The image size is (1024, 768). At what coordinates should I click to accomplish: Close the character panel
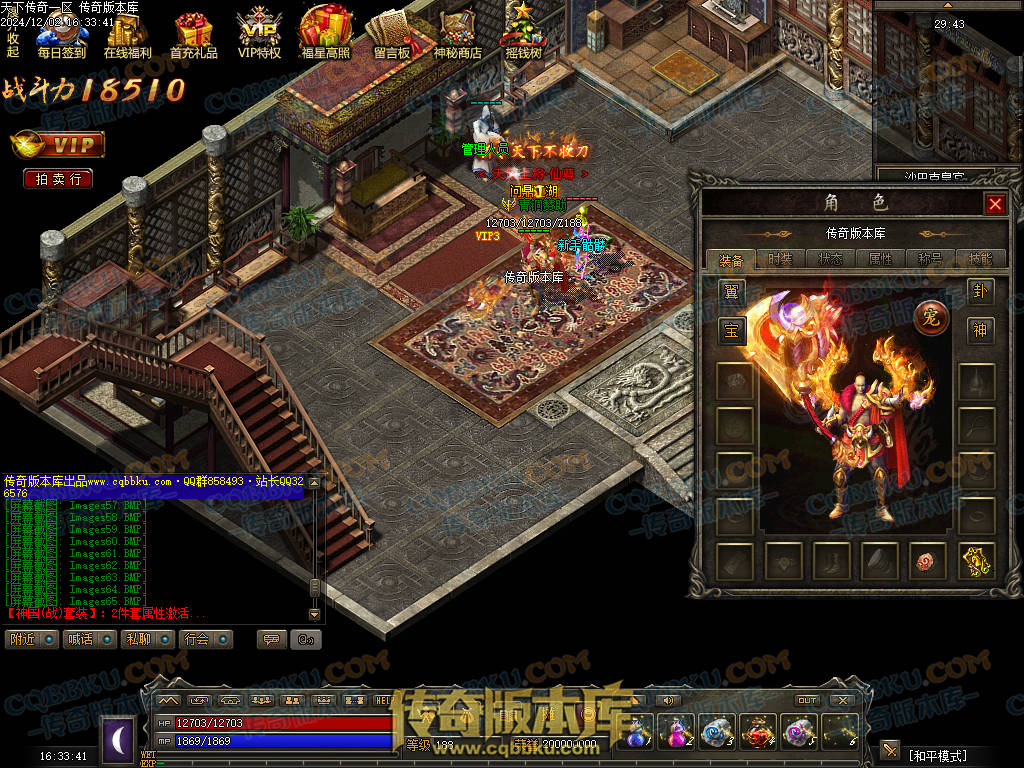tap(994, 204)
